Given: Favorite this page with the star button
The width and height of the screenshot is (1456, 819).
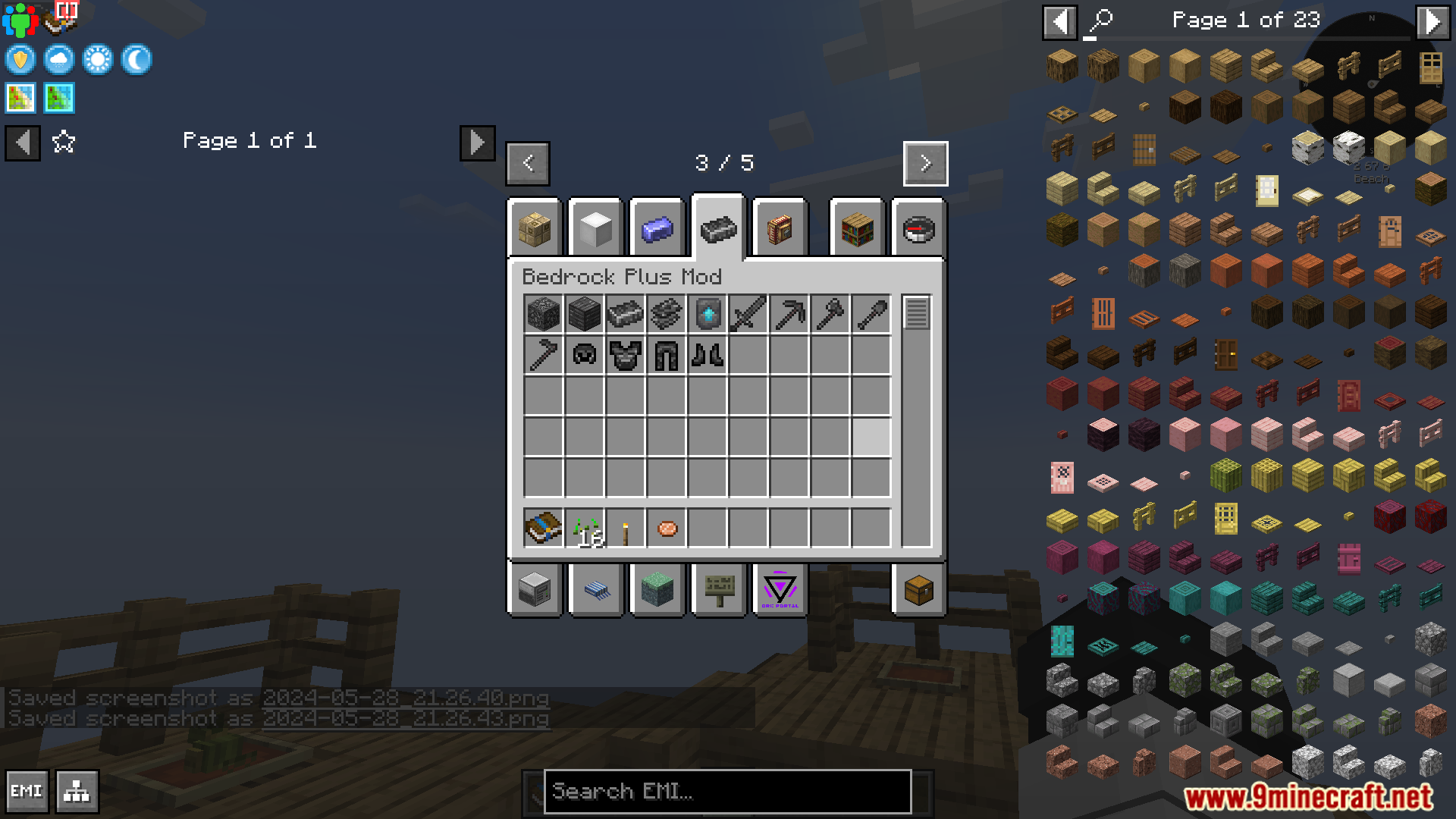Looking at the screenshot, I should click(x=64, y=141).
